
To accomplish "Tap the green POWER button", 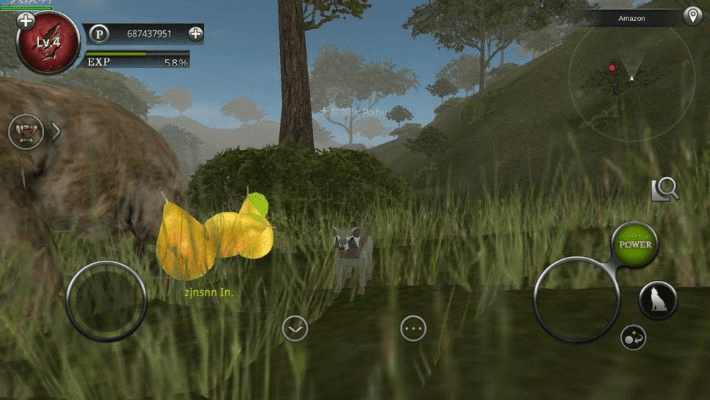I will [x=635, y=244].
